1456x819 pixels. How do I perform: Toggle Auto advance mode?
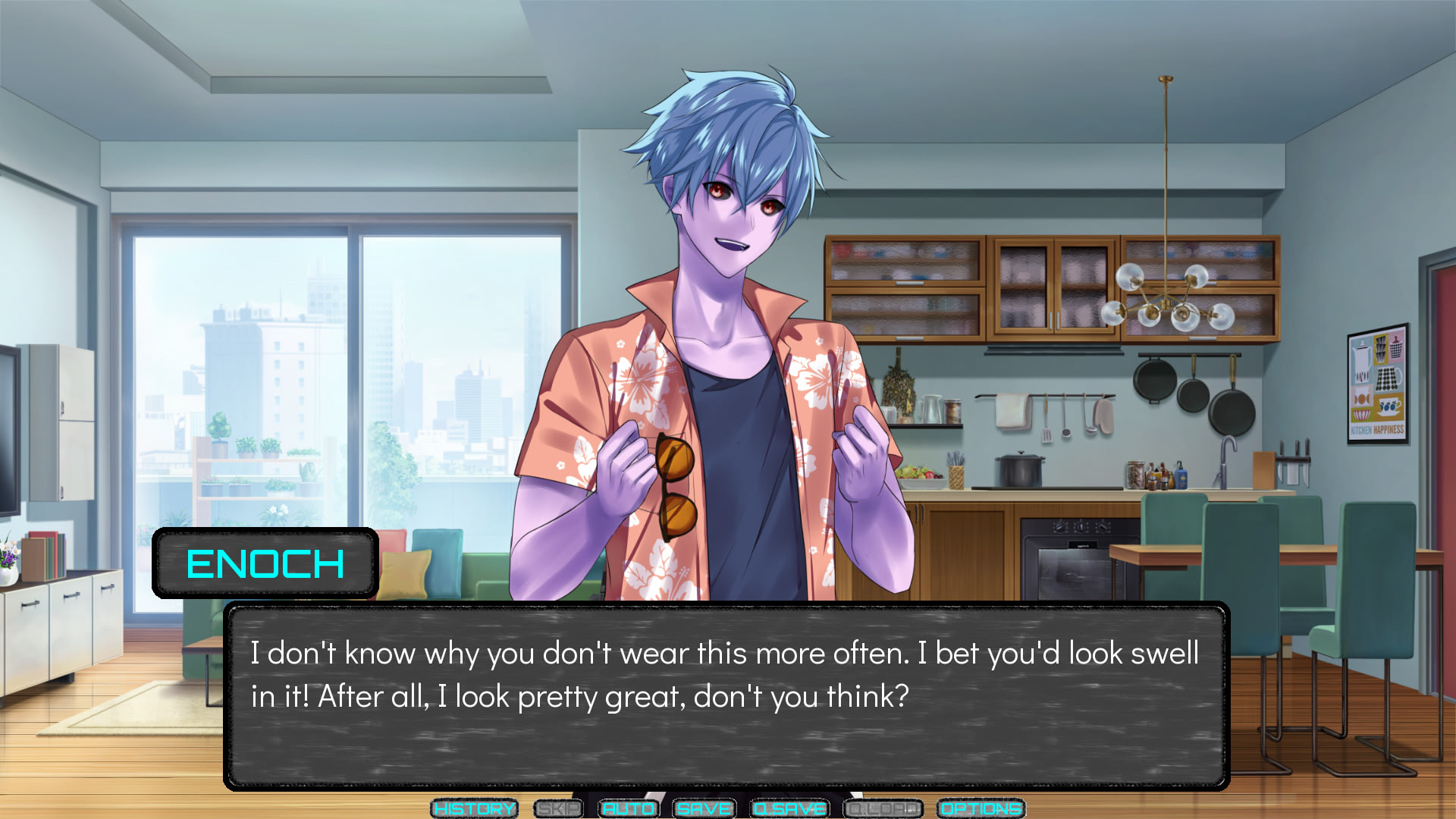click(x=629, y=809)
